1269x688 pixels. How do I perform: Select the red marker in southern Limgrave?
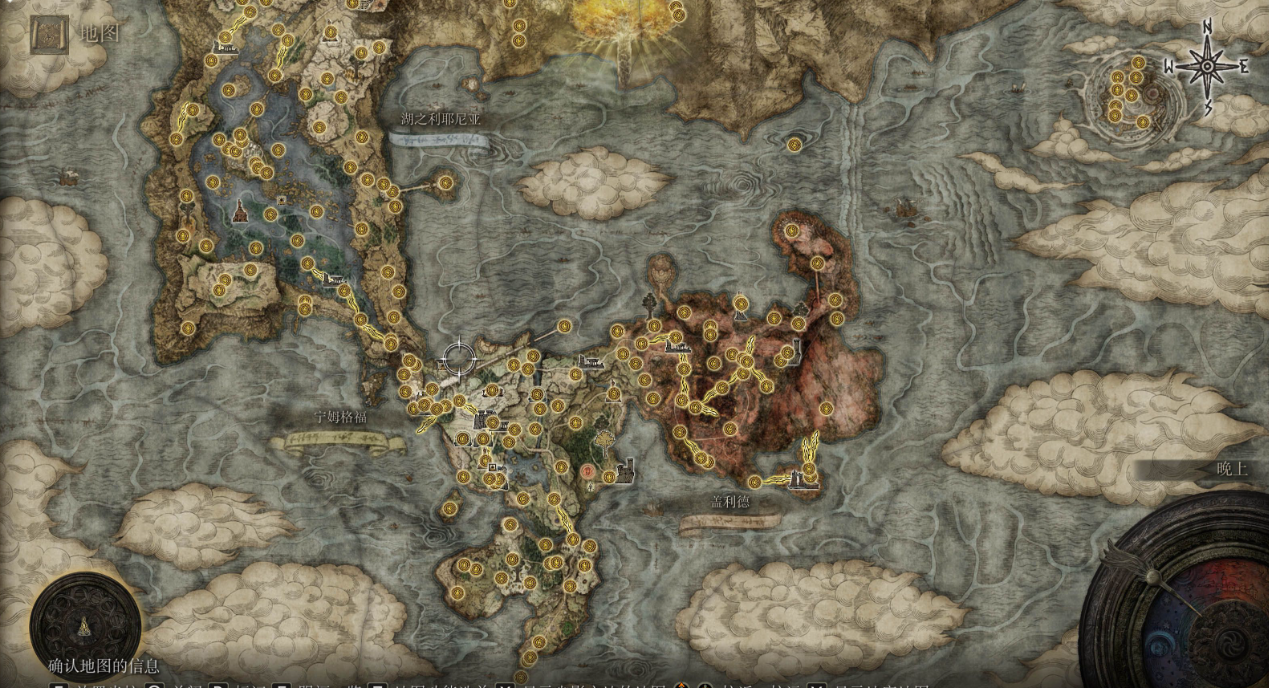pyautogui.click(x=589, y=469)
